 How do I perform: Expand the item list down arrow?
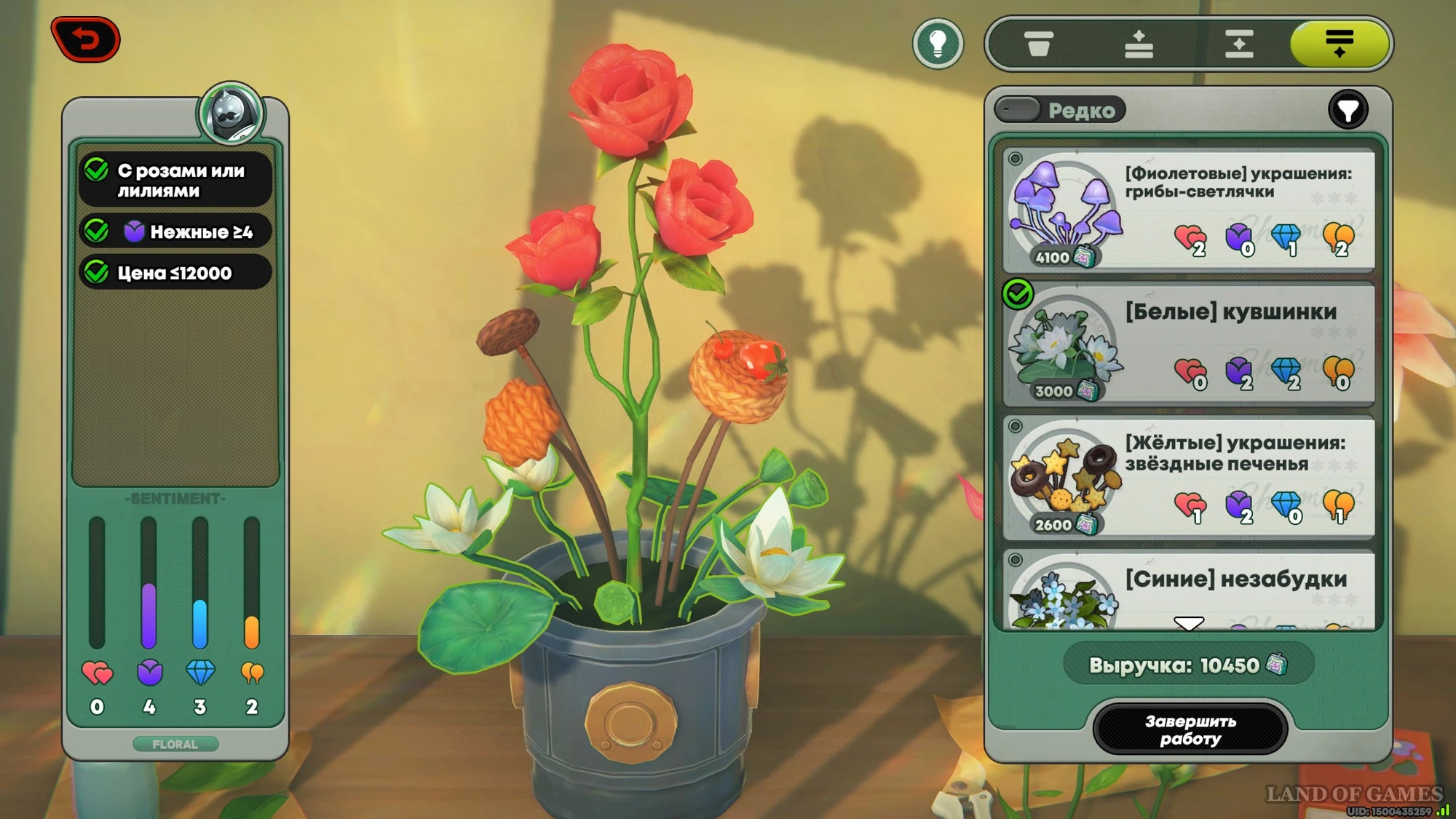tap(1189, 623)
